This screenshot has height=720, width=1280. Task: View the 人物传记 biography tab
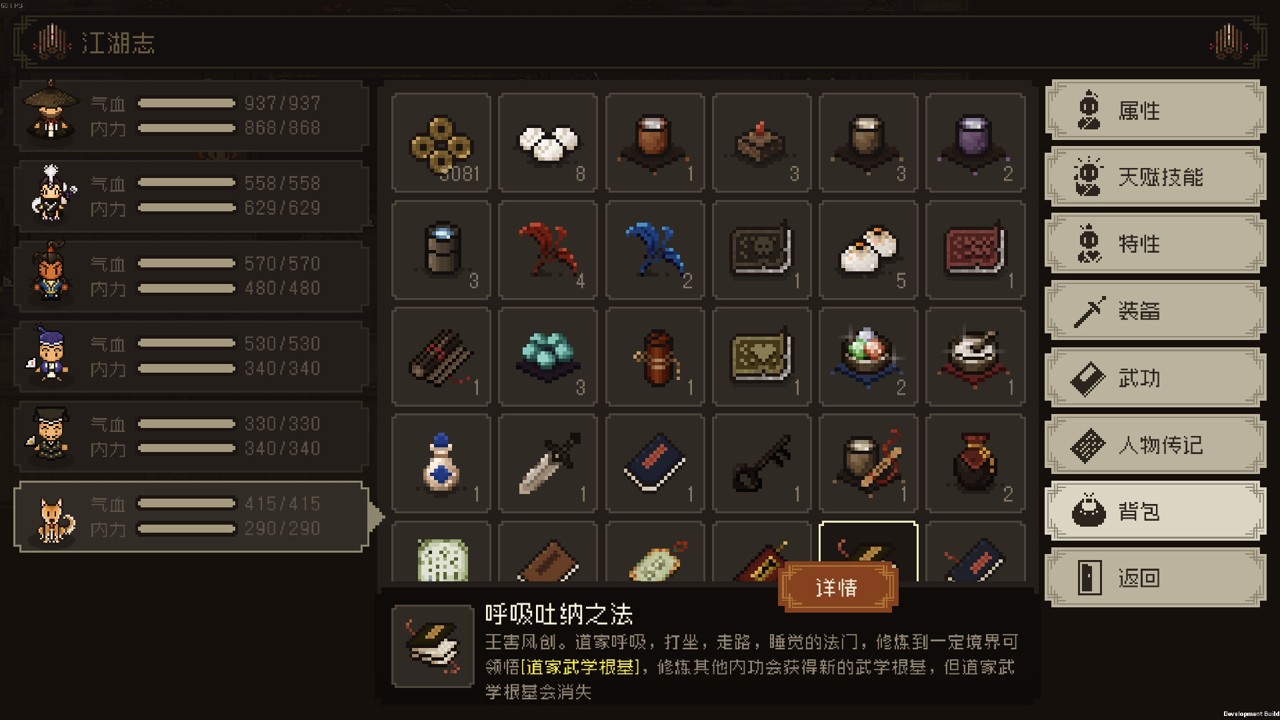coord(1155,445)
